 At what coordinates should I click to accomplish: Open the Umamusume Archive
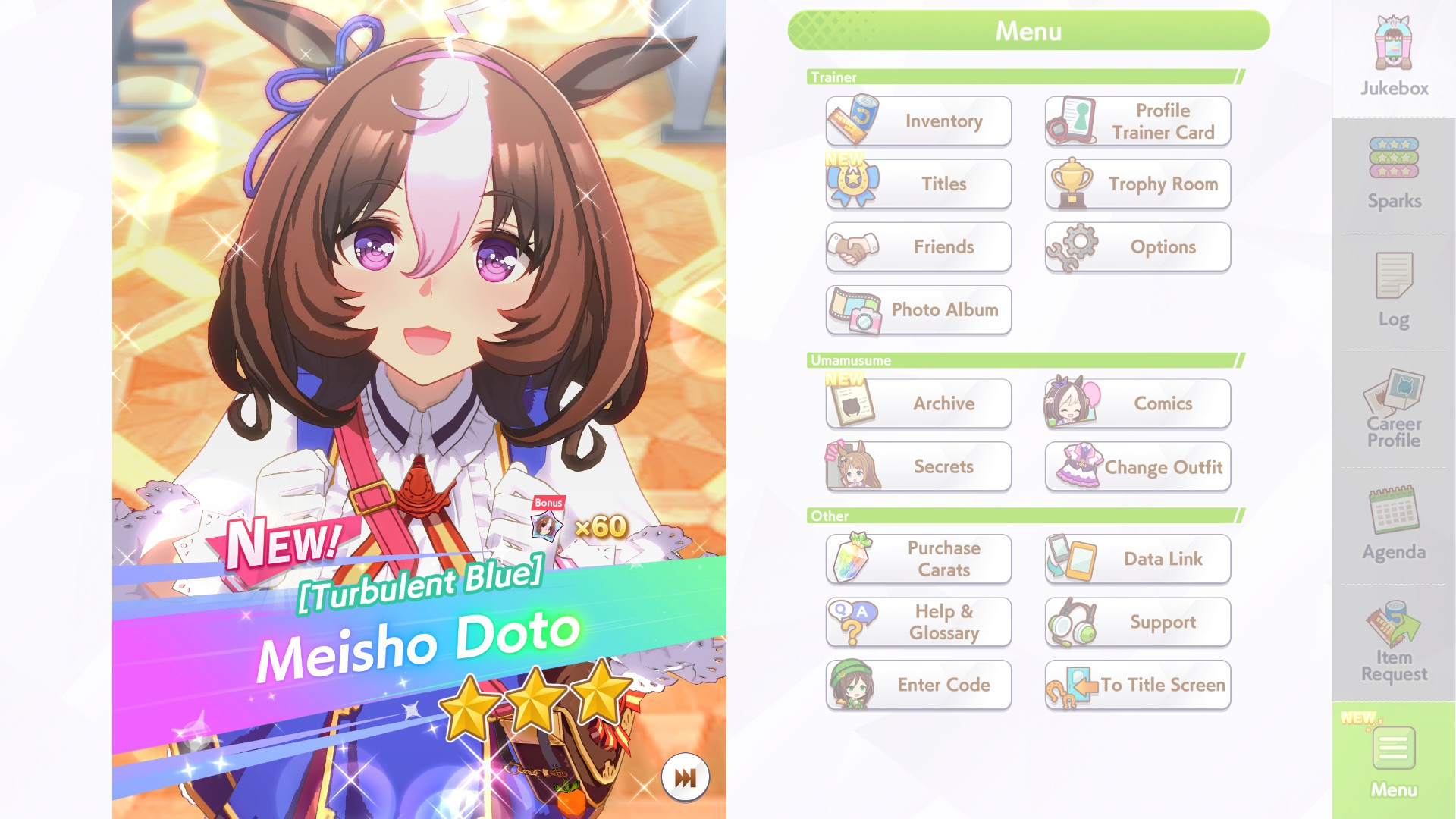918,403
